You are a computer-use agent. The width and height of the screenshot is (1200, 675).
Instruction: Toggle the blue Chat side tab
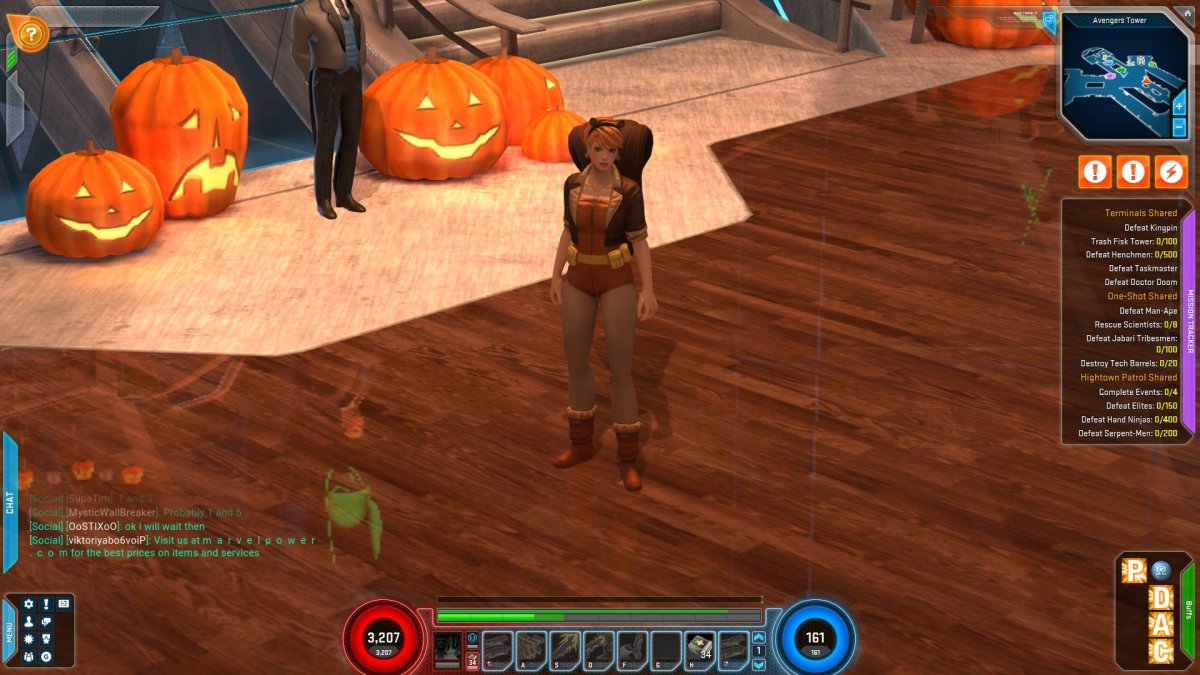tap(10, 502)
